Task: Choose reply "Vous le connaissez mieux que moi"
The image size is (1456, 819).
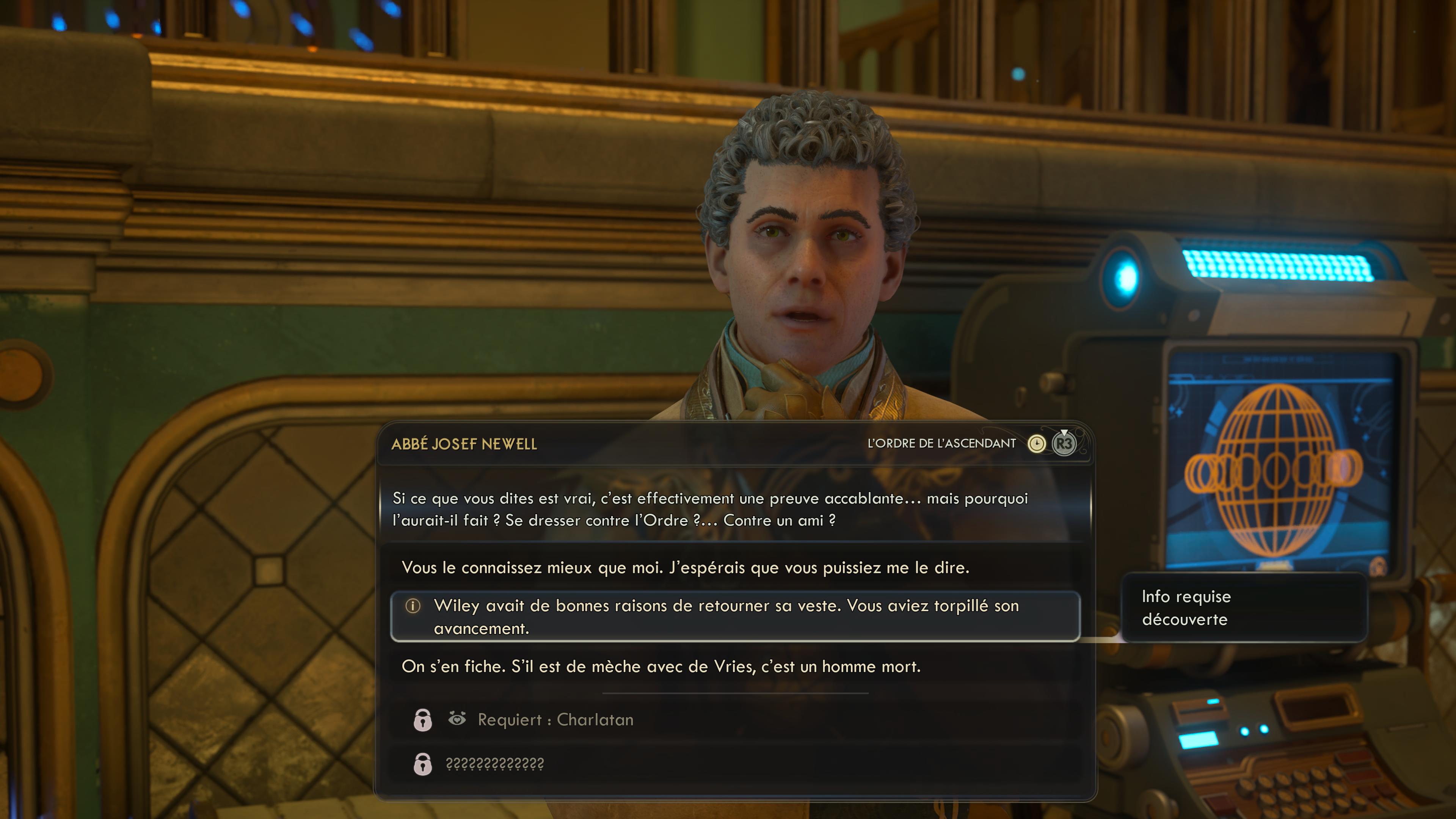Action: [x=684, y=568]
